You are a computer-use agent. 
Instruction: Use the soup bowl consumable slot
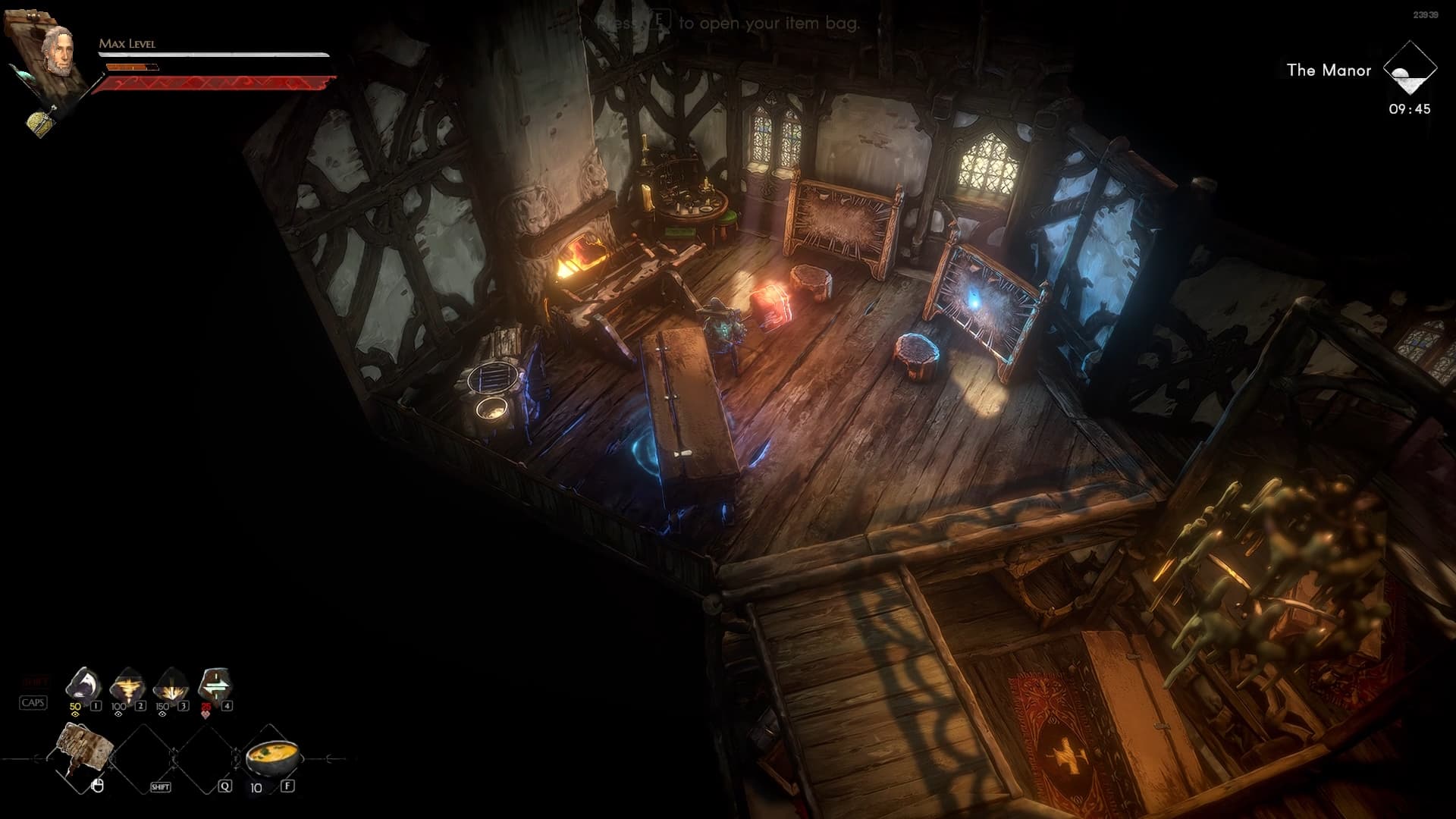tap(272, 757)
